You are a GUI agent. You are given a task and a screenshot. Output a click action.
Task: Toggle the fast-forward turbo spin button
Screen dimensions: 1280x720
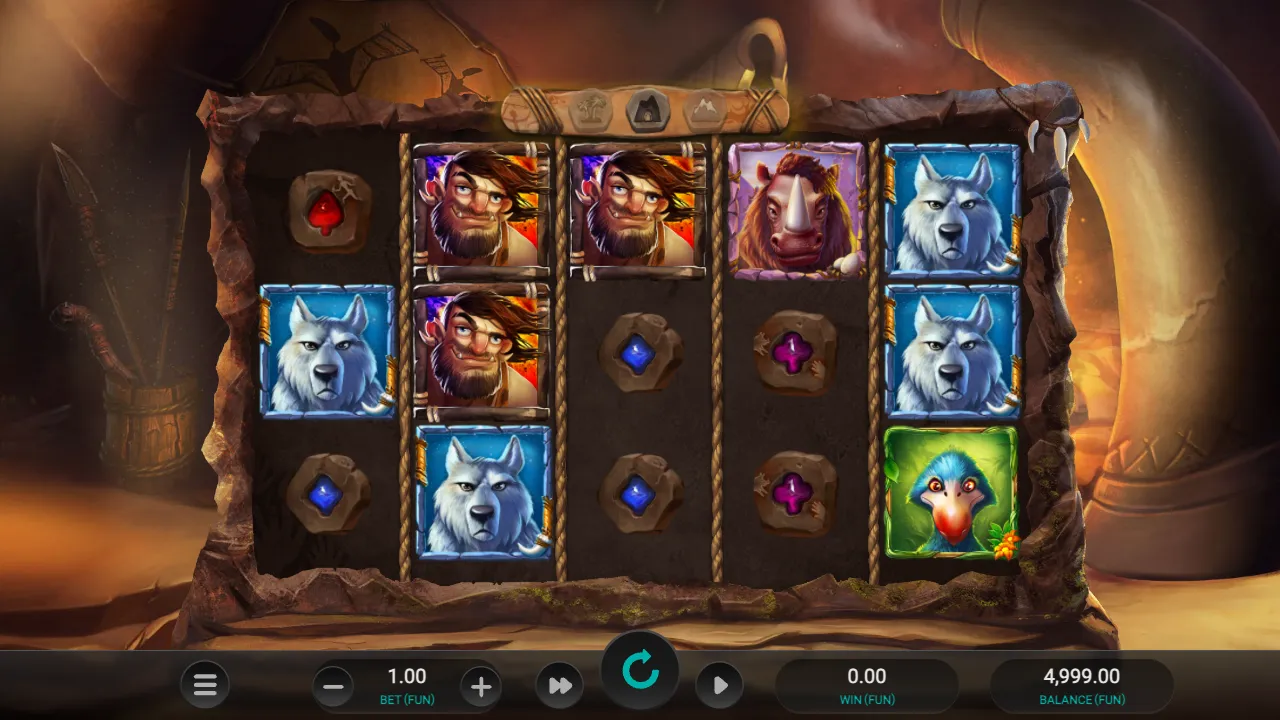pyautogui.click(x=560, y=686)
